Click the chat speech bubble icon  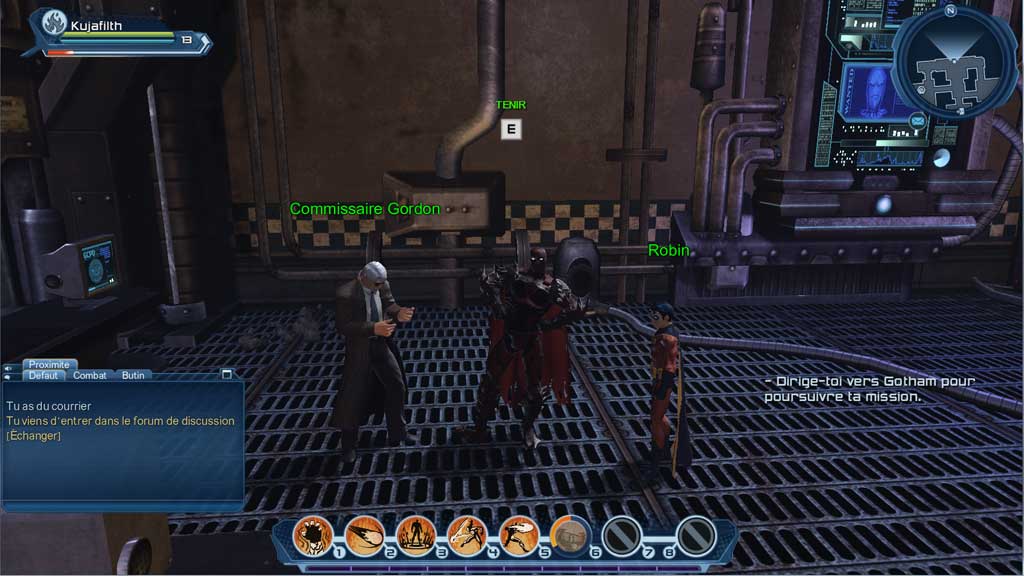tap(9, 376)
